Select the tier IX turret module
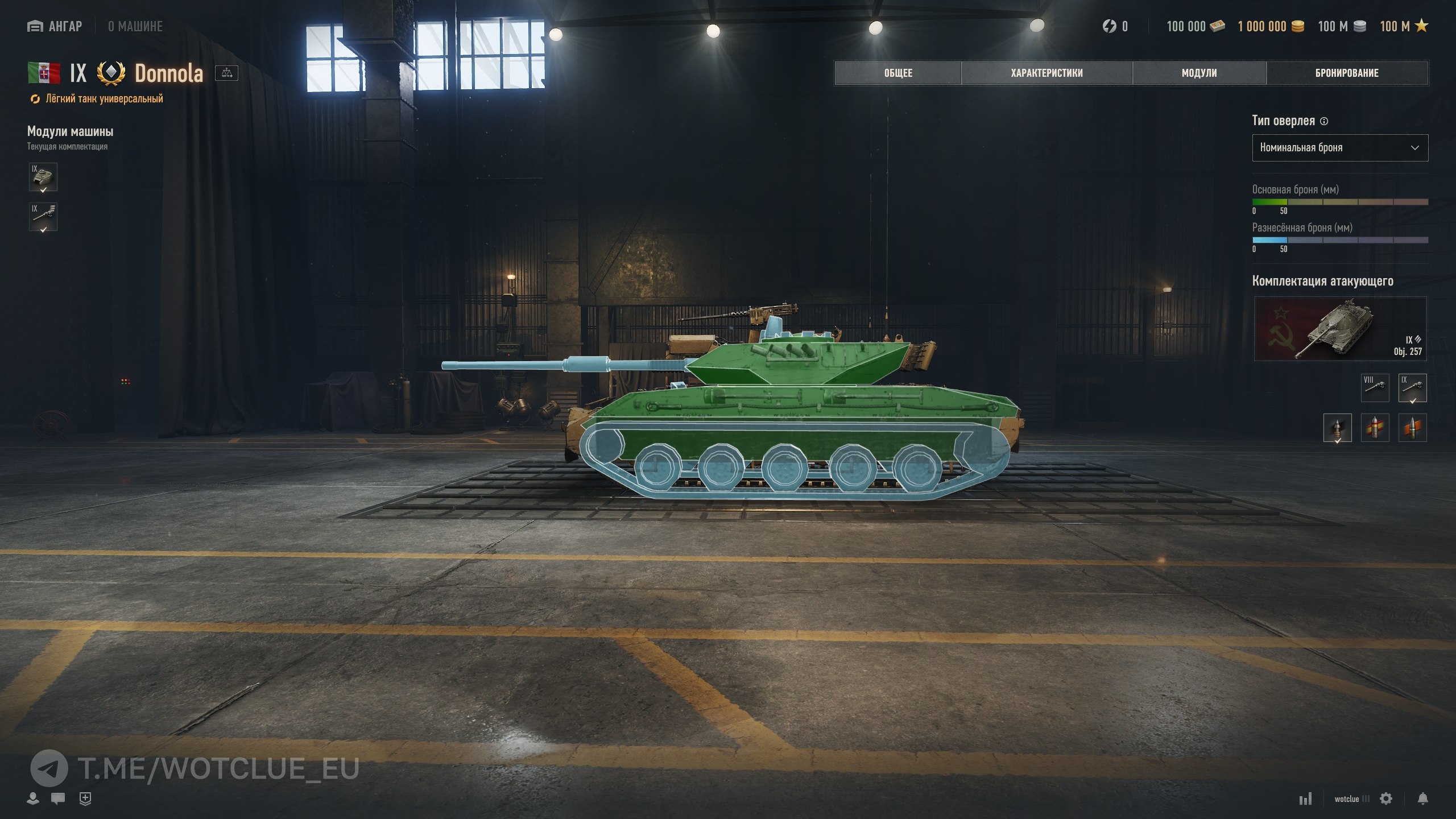This screenshot has height=819, width=1456. click(x=43, y=177)
